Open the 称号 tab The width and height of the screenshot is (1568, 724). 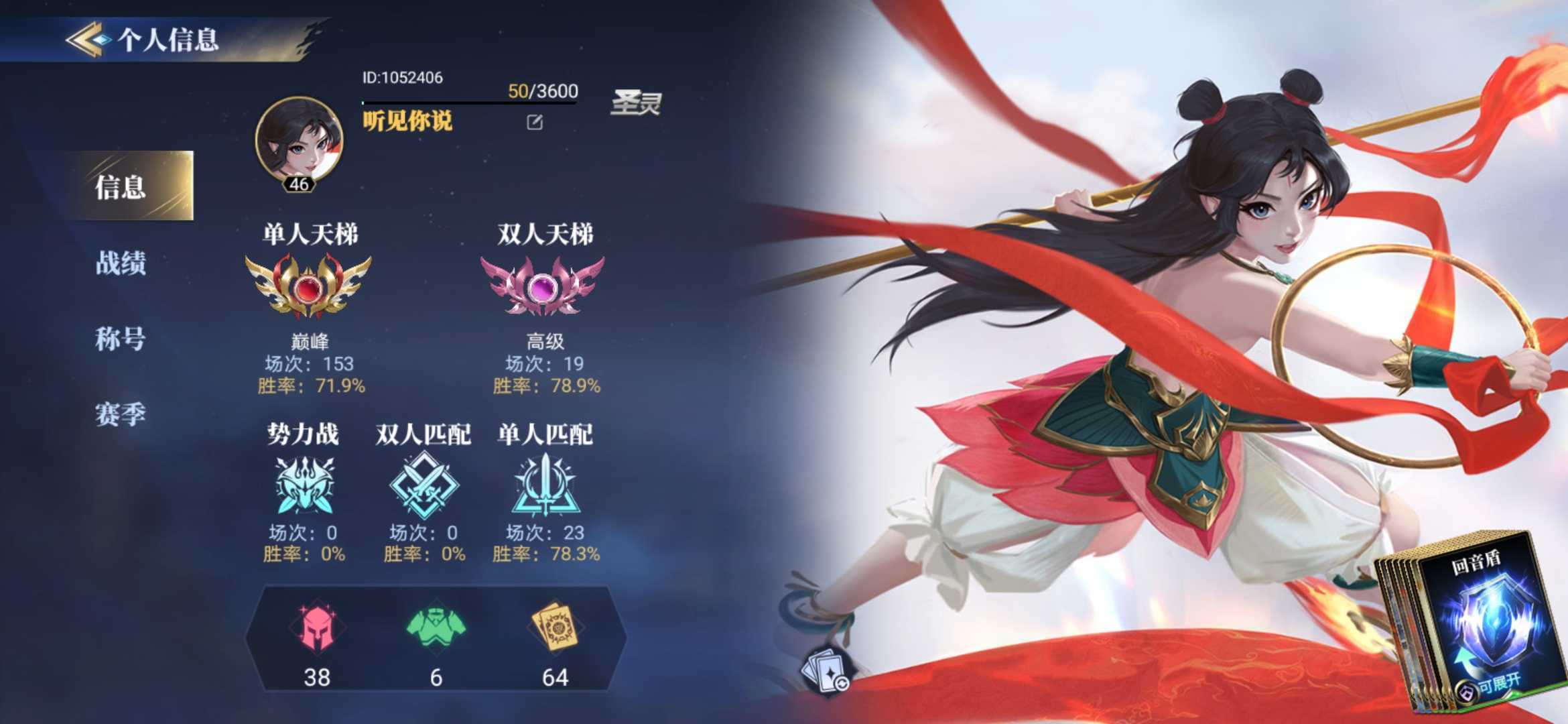tap(121, 339)
